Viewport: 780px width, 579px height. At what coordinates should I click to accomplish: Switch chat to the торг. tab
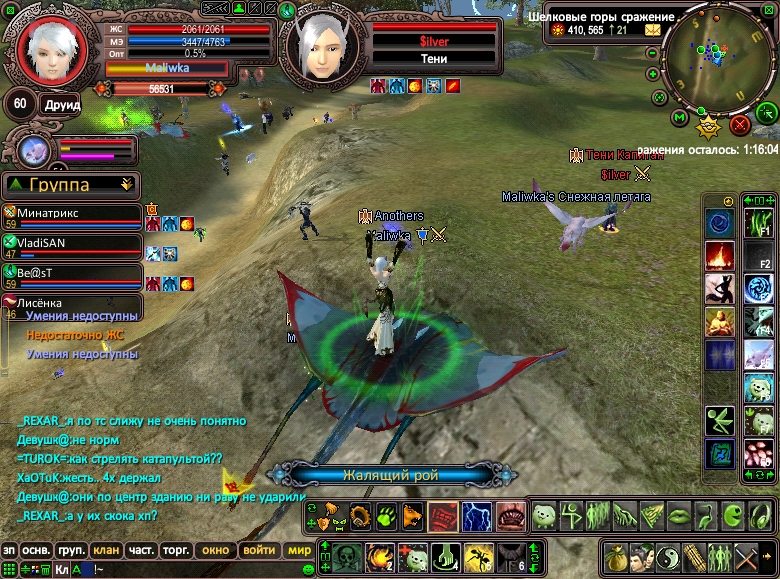click(177, 550)
